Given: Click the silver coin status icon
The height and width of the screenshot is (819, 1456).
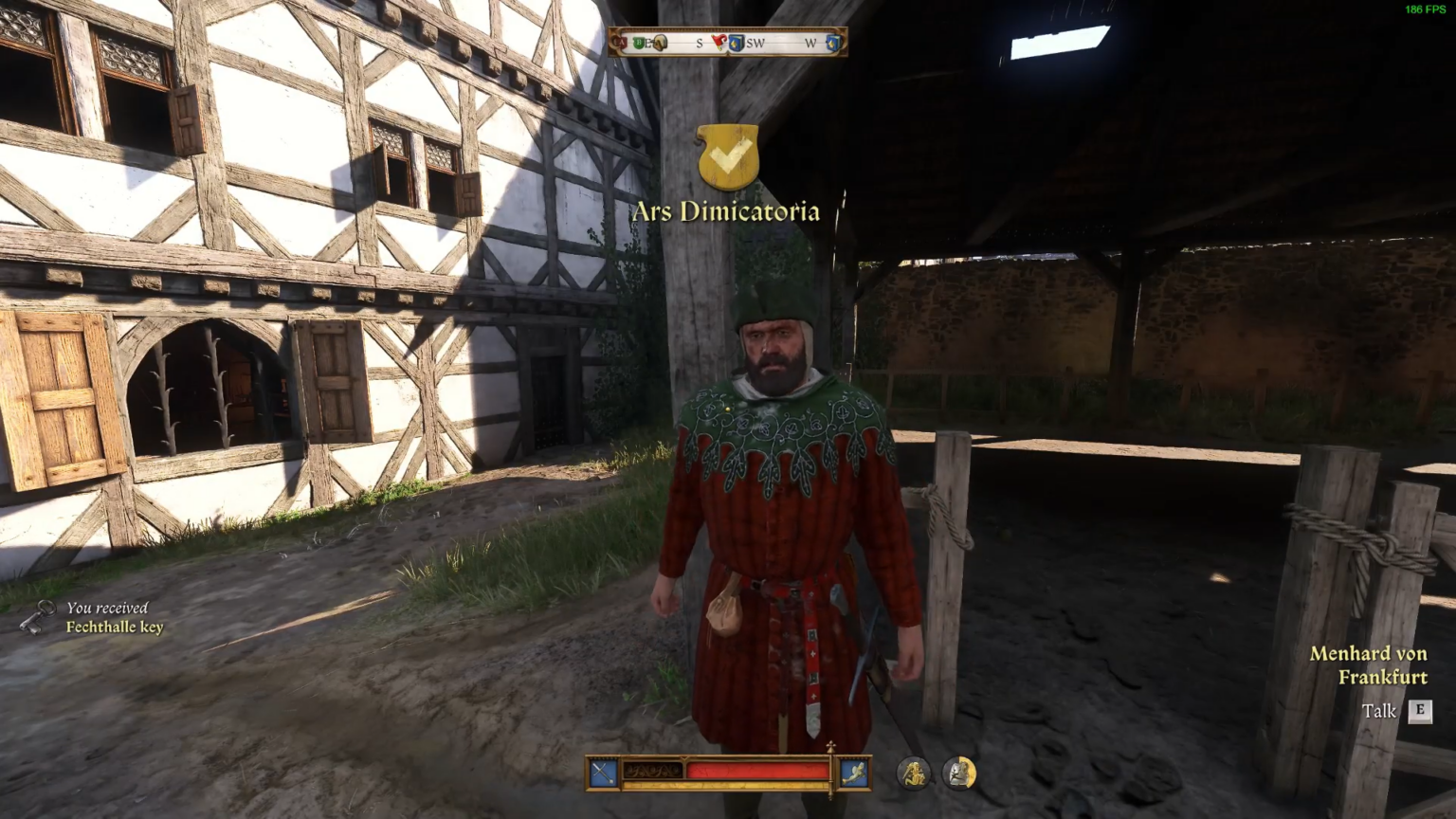Looking at the screenshot, I should tap(959, 772).
